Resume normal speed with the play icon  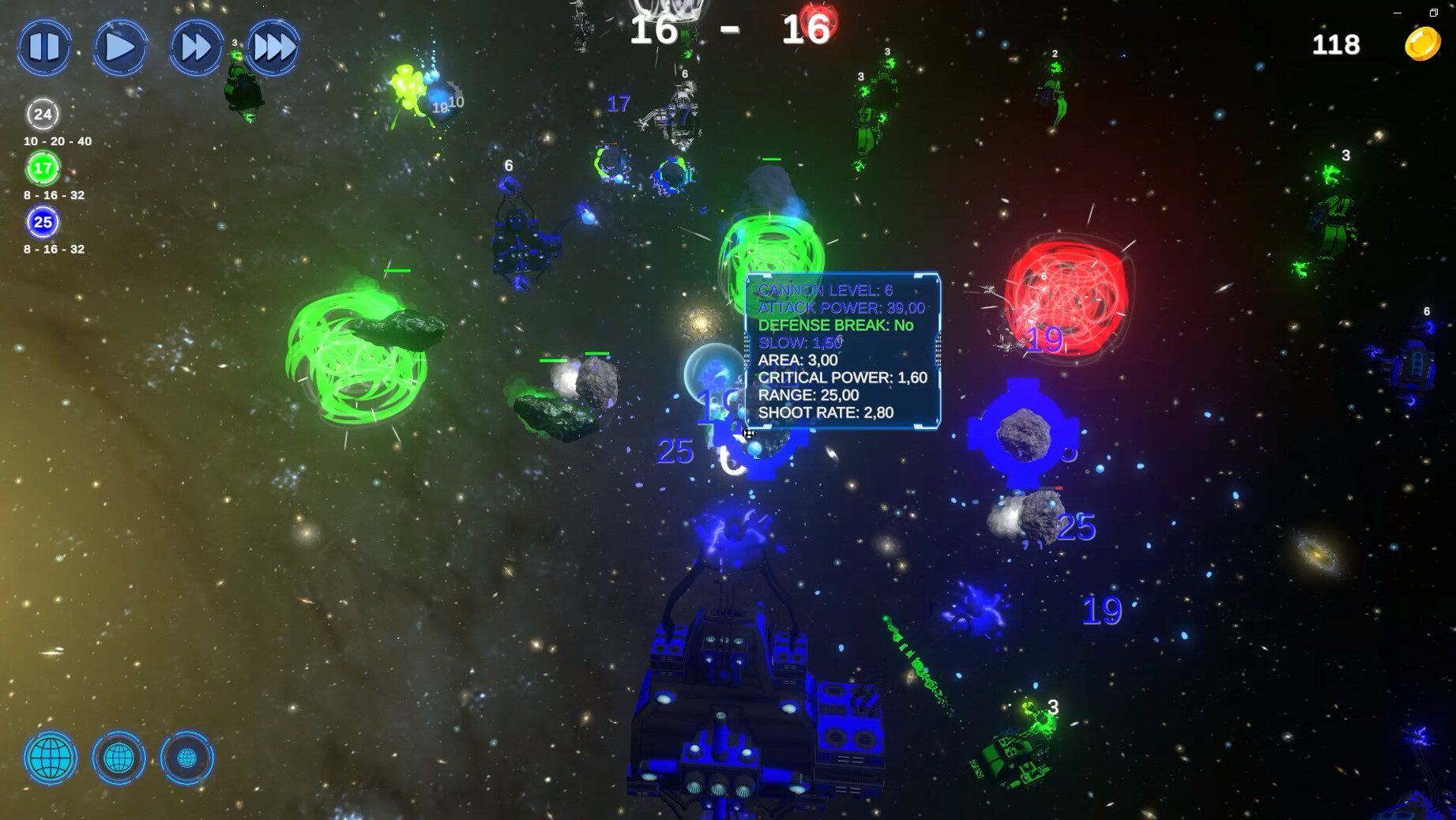pos(119,47)
